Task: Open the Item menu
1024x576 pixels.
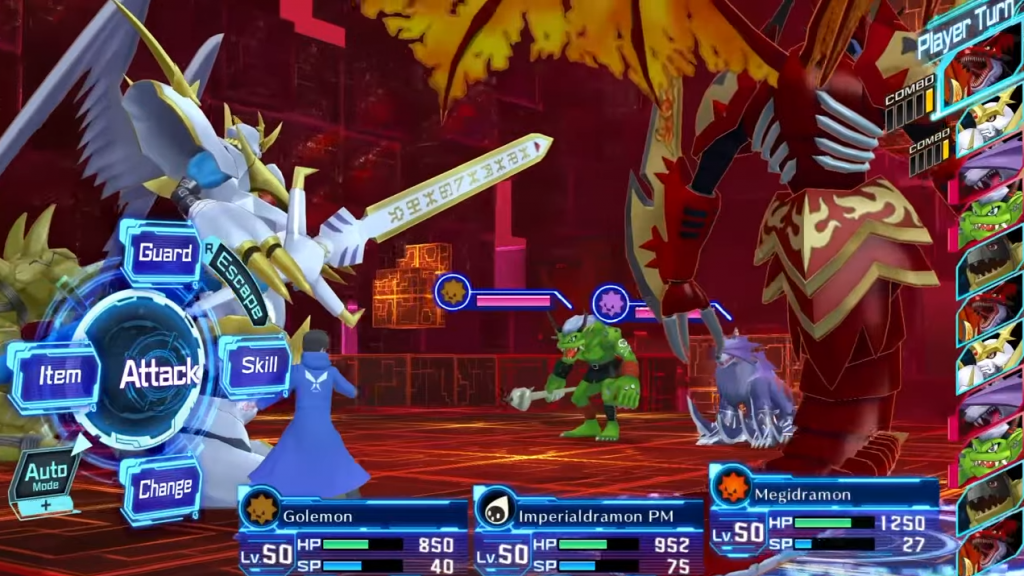Action: tap(59, 377)
